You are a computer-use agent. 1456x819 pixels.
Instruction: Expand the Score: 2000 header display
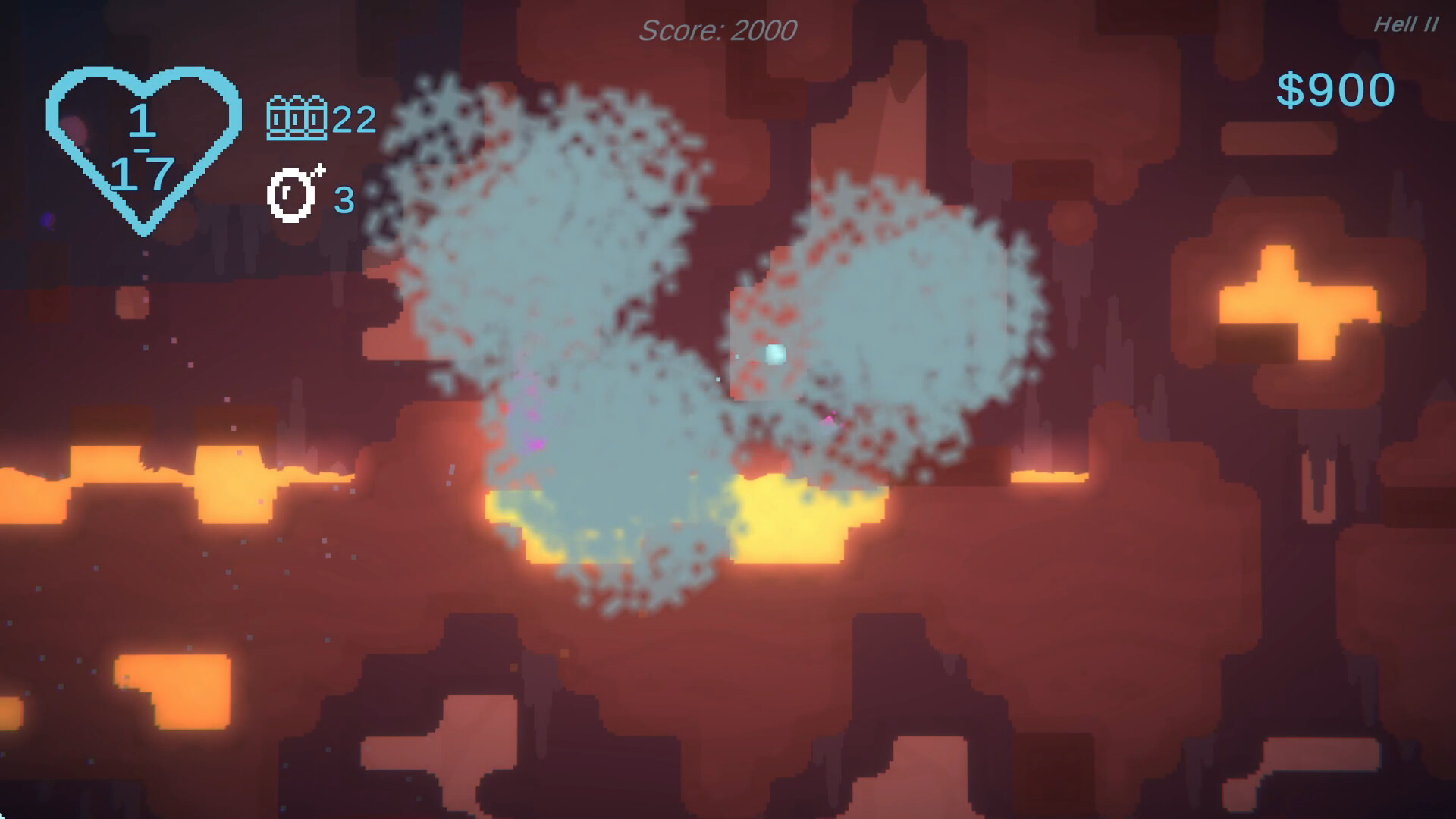[x=718, y=30]
